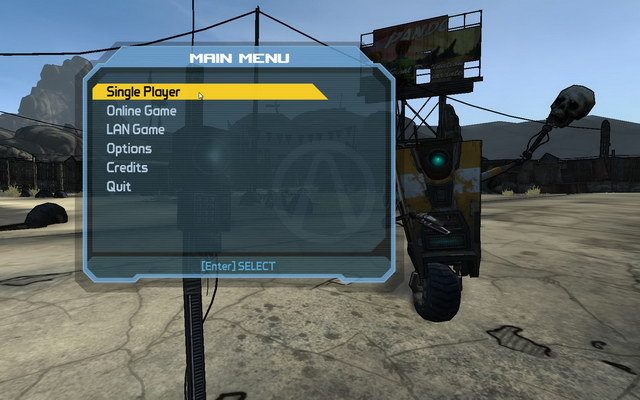This screenshot has height=400, width=640.
Task: View the Credits
Action: pos(127,168)
